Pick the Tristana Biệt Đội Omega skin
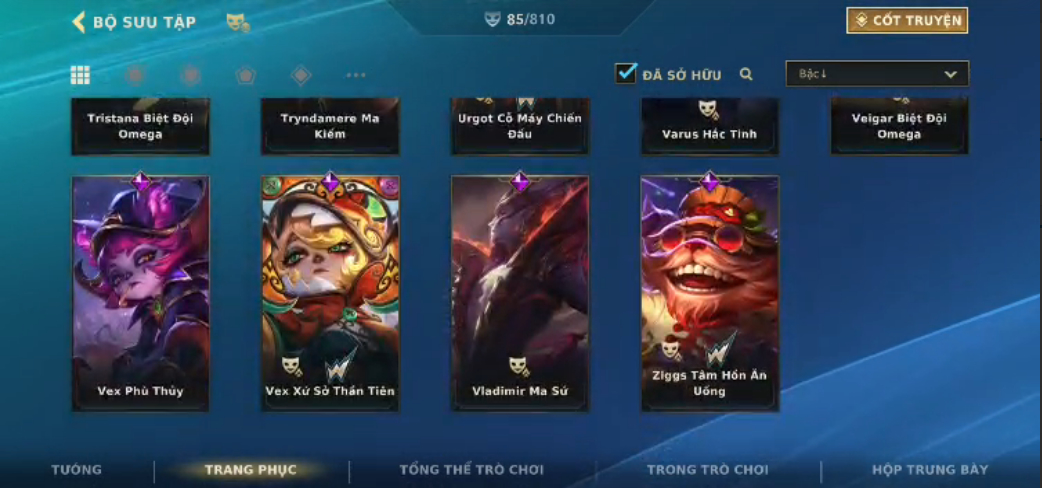This screenshot has height=488, width=1042. pos(140,126)
